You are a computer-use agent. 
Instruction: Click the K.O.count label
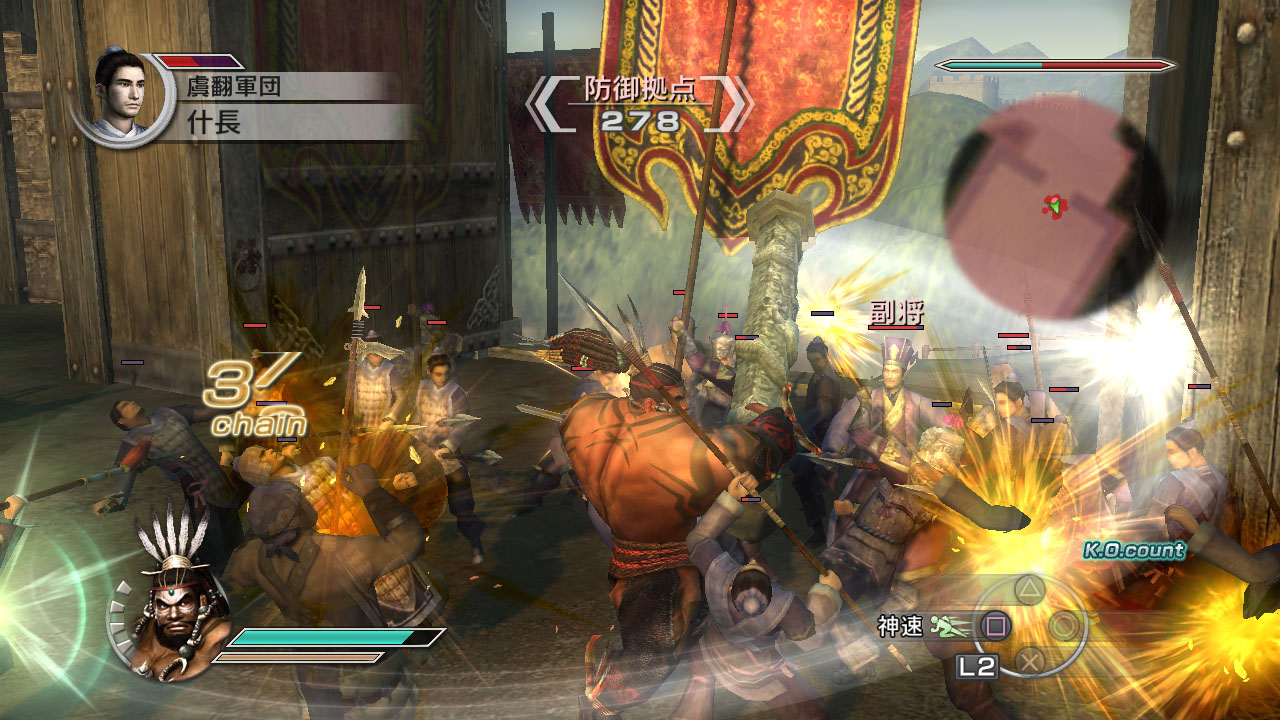tap(1133, 548)
